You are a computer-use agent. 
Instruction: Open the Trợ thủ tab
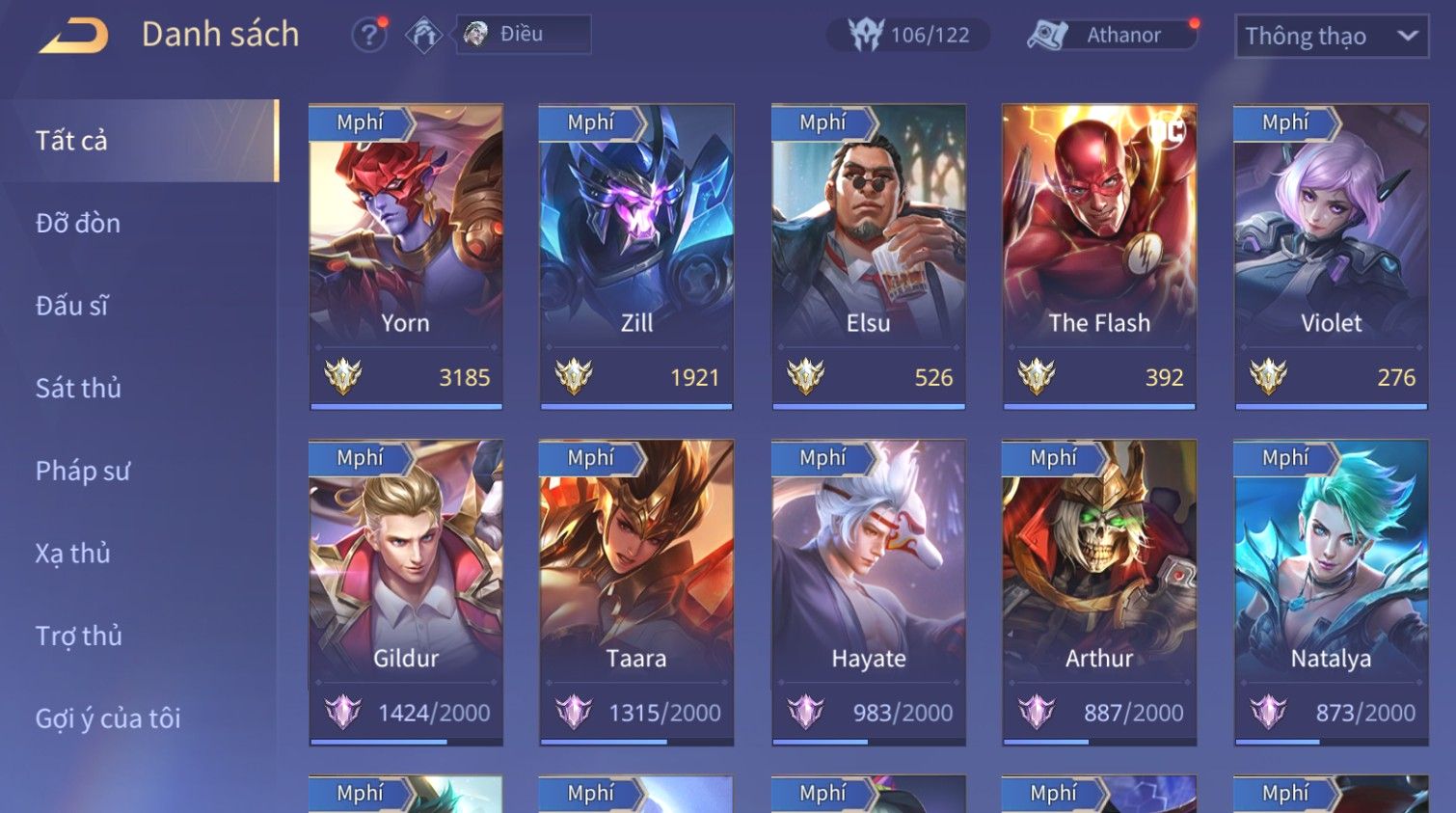(x=79, y=637)
